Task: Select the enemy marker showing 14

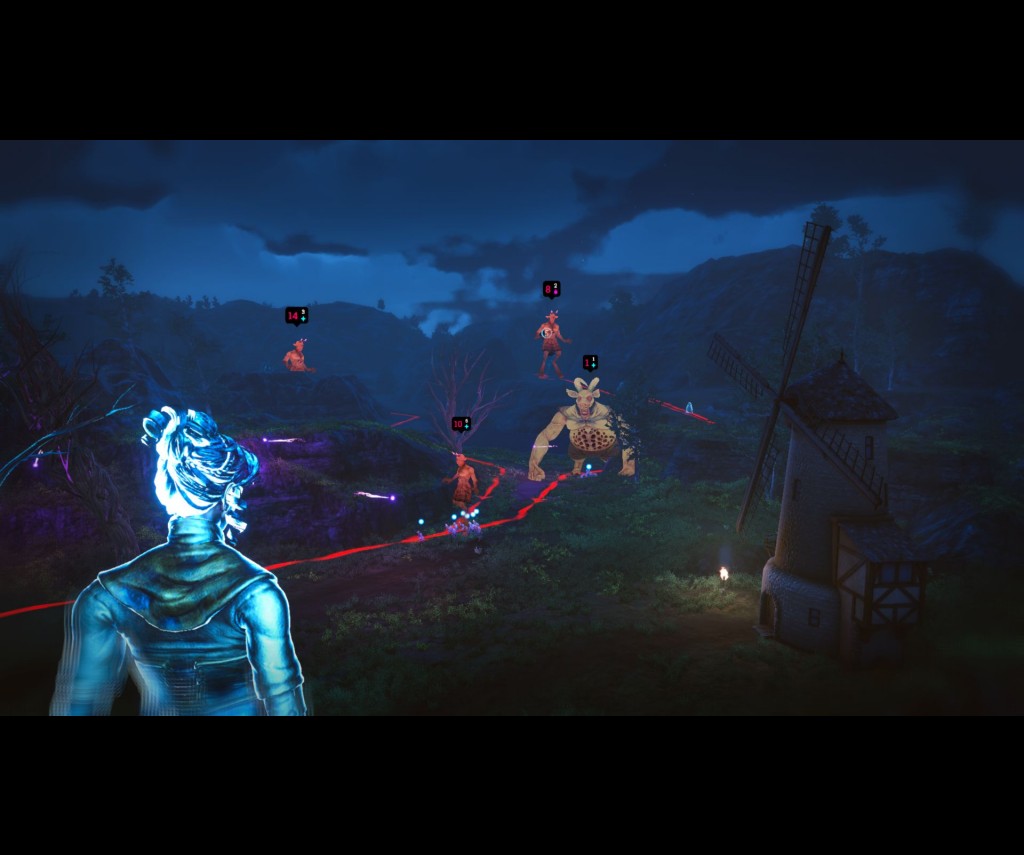Action: pyautogui.click(x=296, y=316)
